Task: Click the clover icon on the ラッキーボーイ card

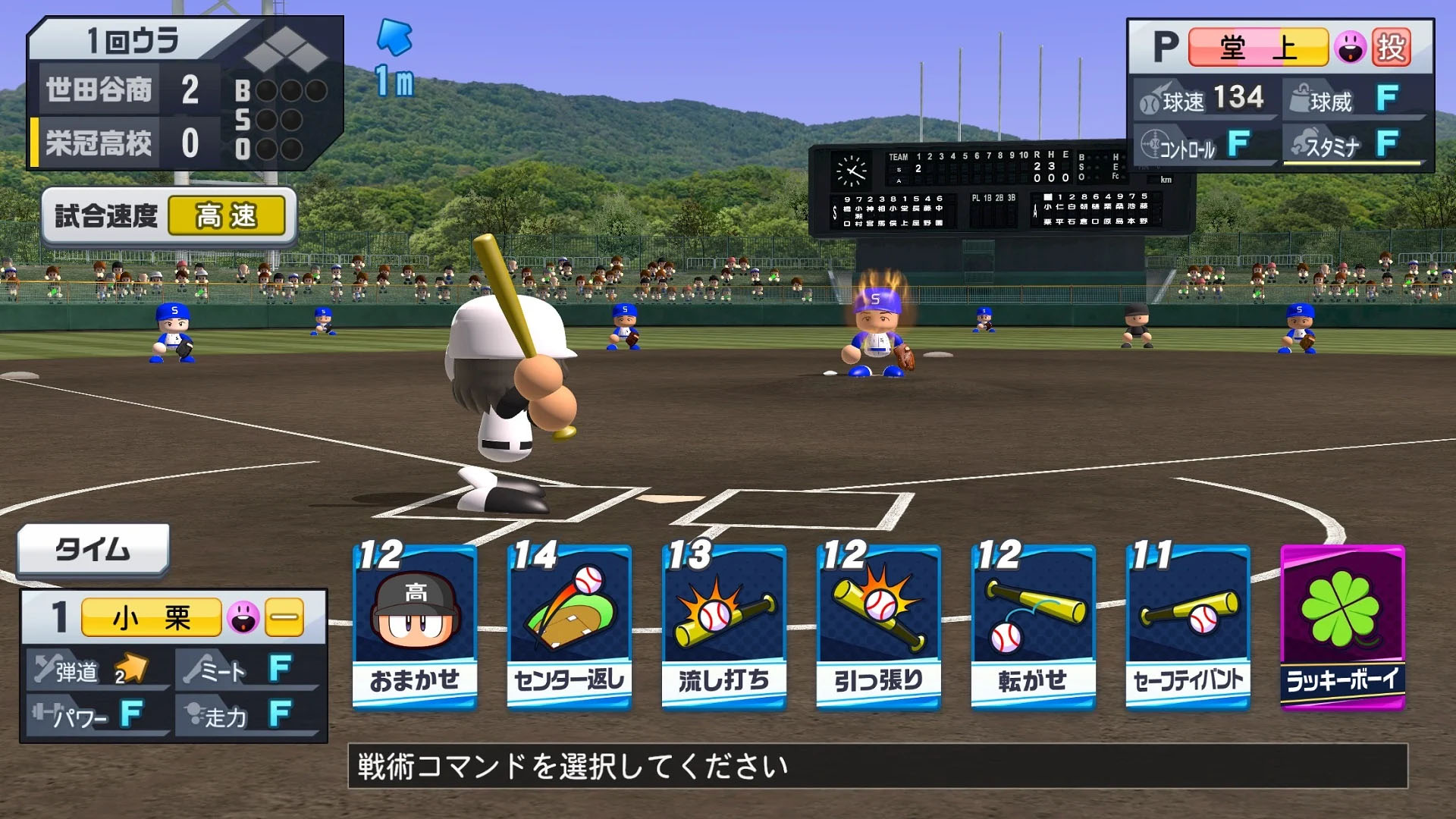Action: [1341, 607]
